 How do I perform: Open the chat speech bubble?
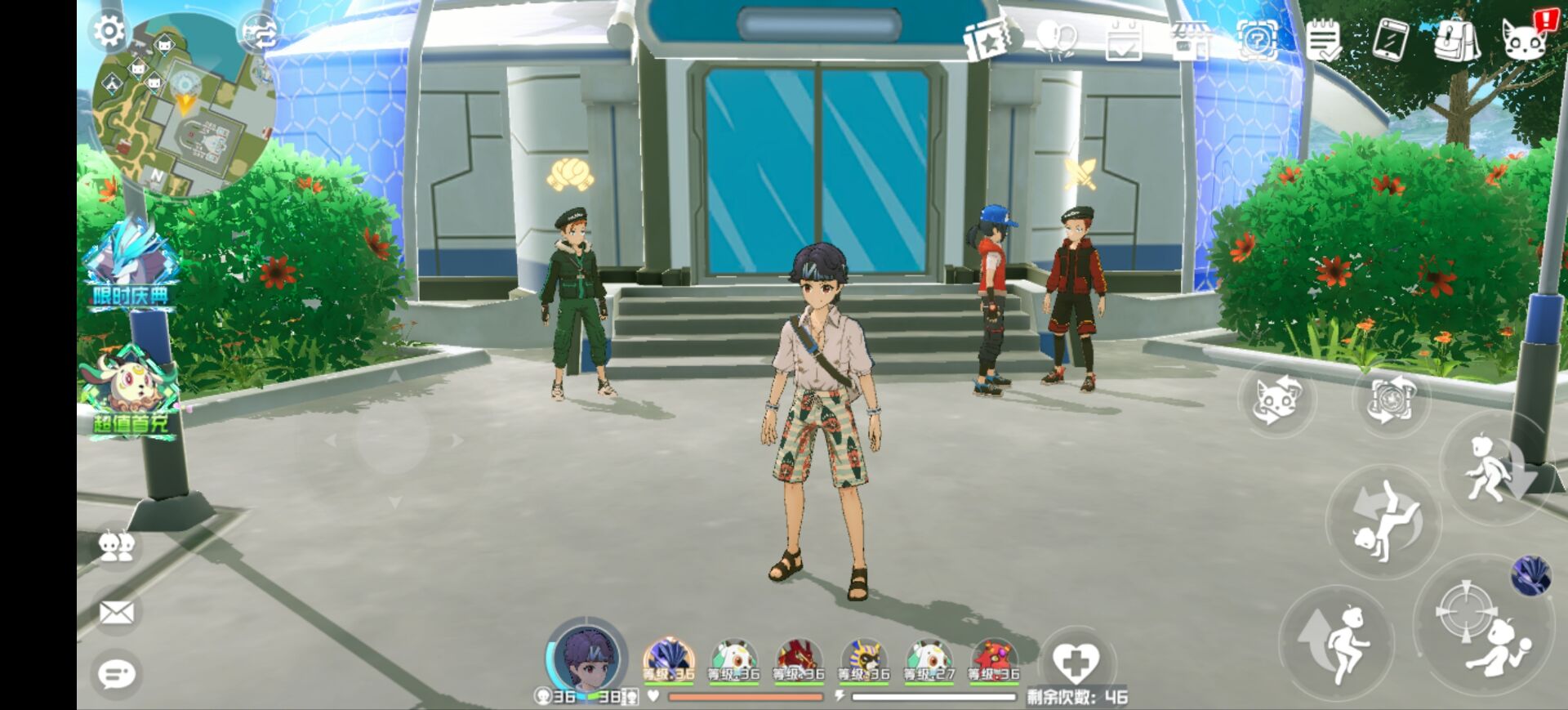pos(116,674)
